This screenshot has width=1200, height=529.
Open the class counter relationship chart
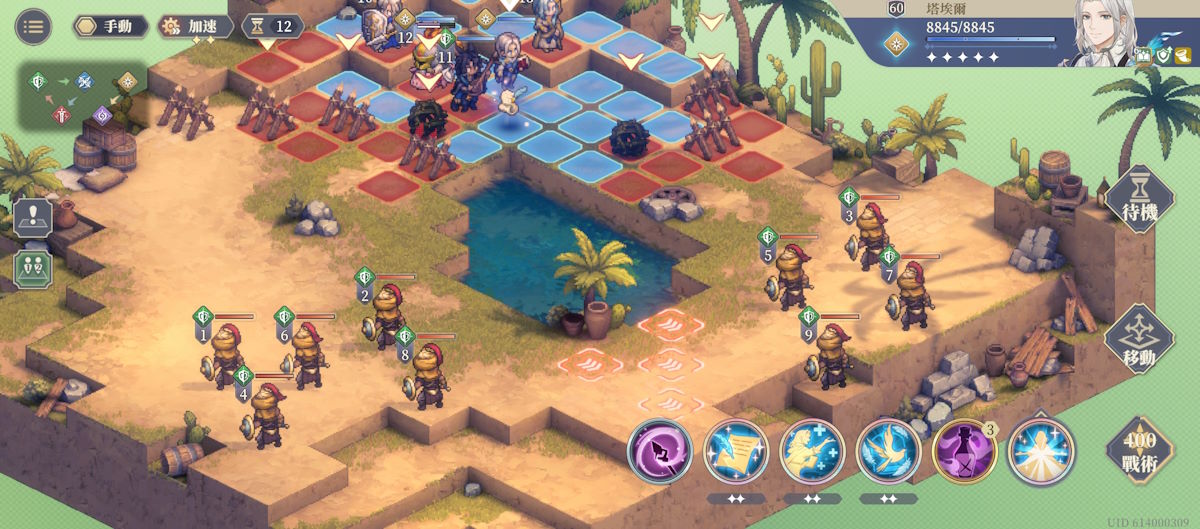(x=82, y=96)
